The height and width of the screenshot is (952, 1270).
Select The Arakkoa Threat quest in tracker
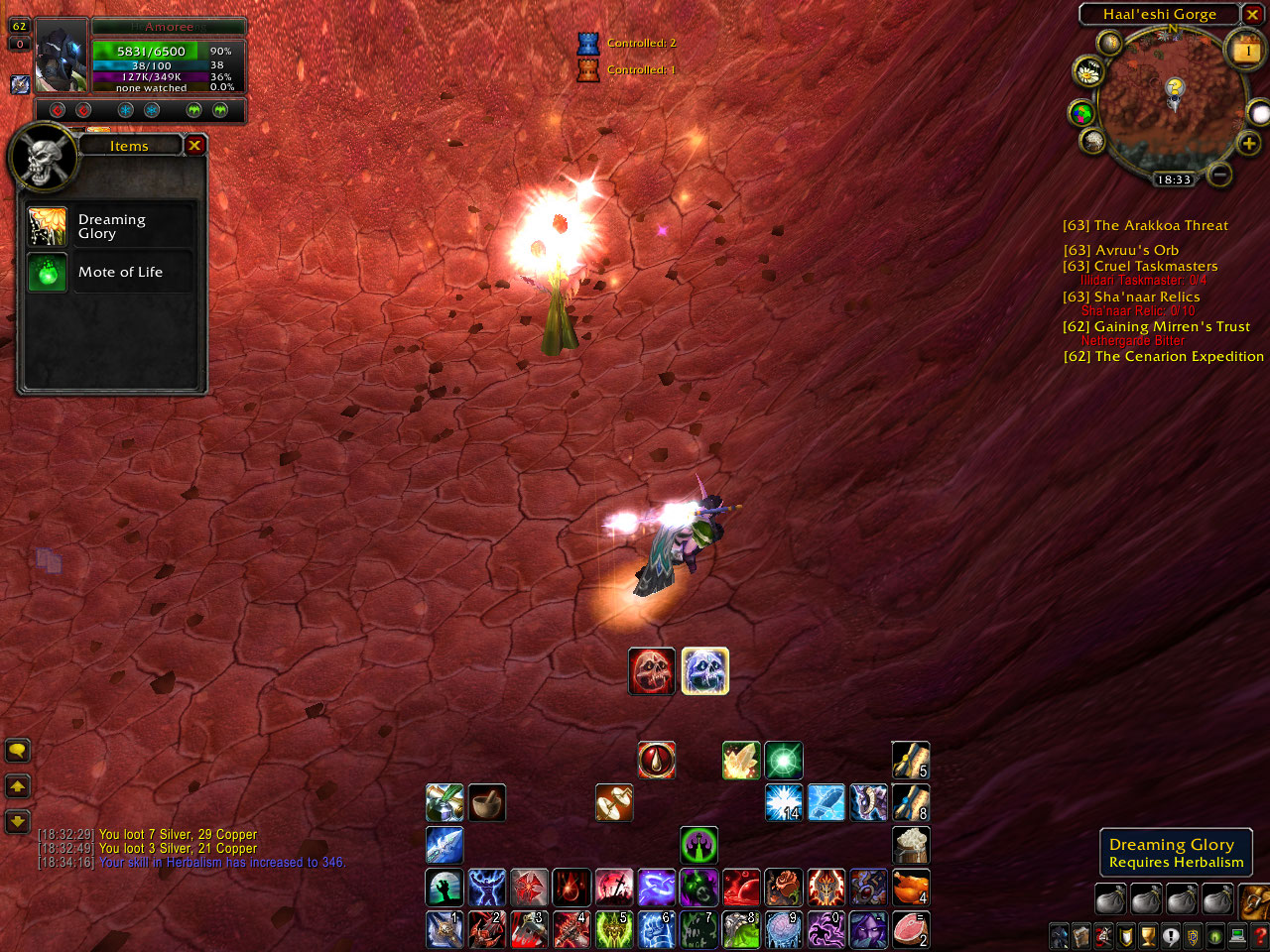tap(1145, 226)
